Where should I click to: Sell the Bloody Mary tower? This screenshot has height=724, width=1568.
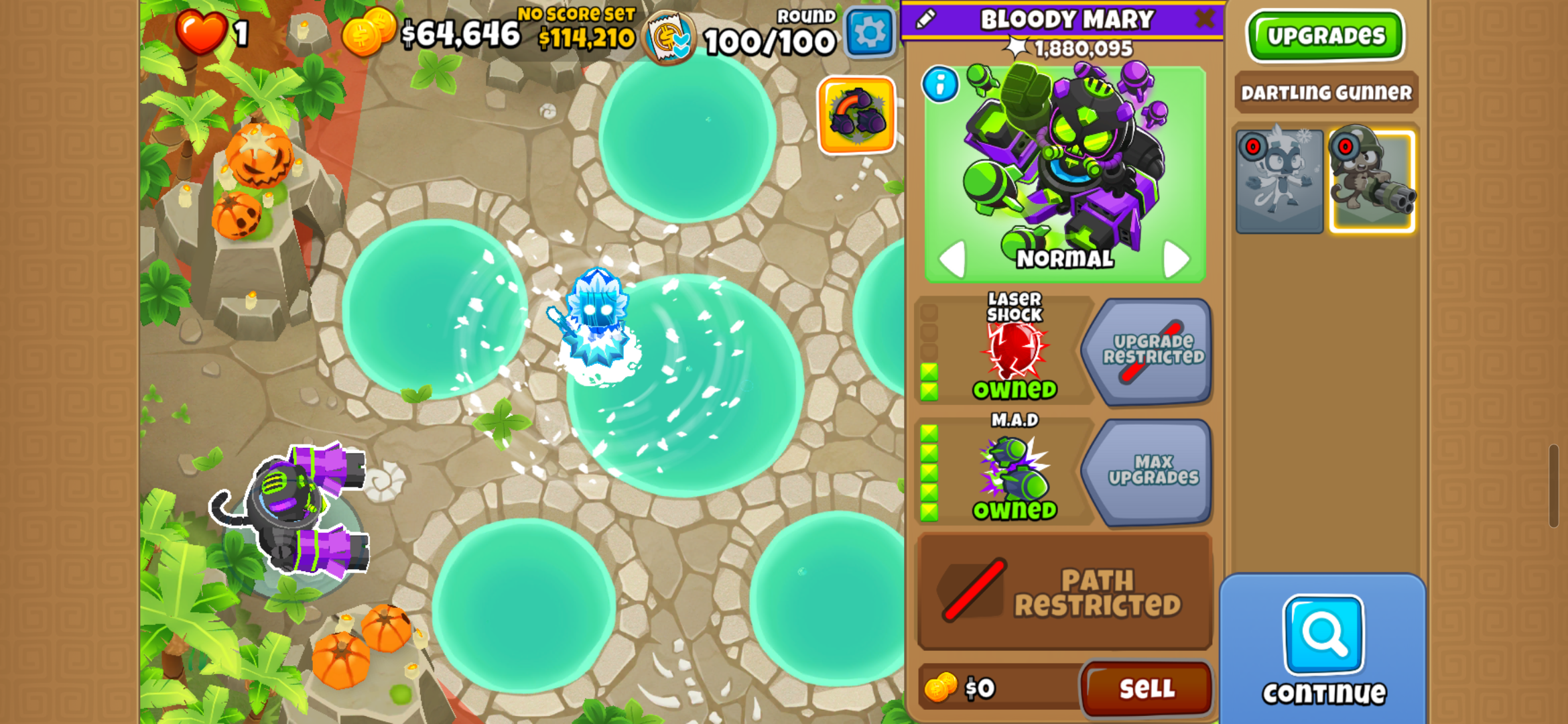[x=1146, y=688]
